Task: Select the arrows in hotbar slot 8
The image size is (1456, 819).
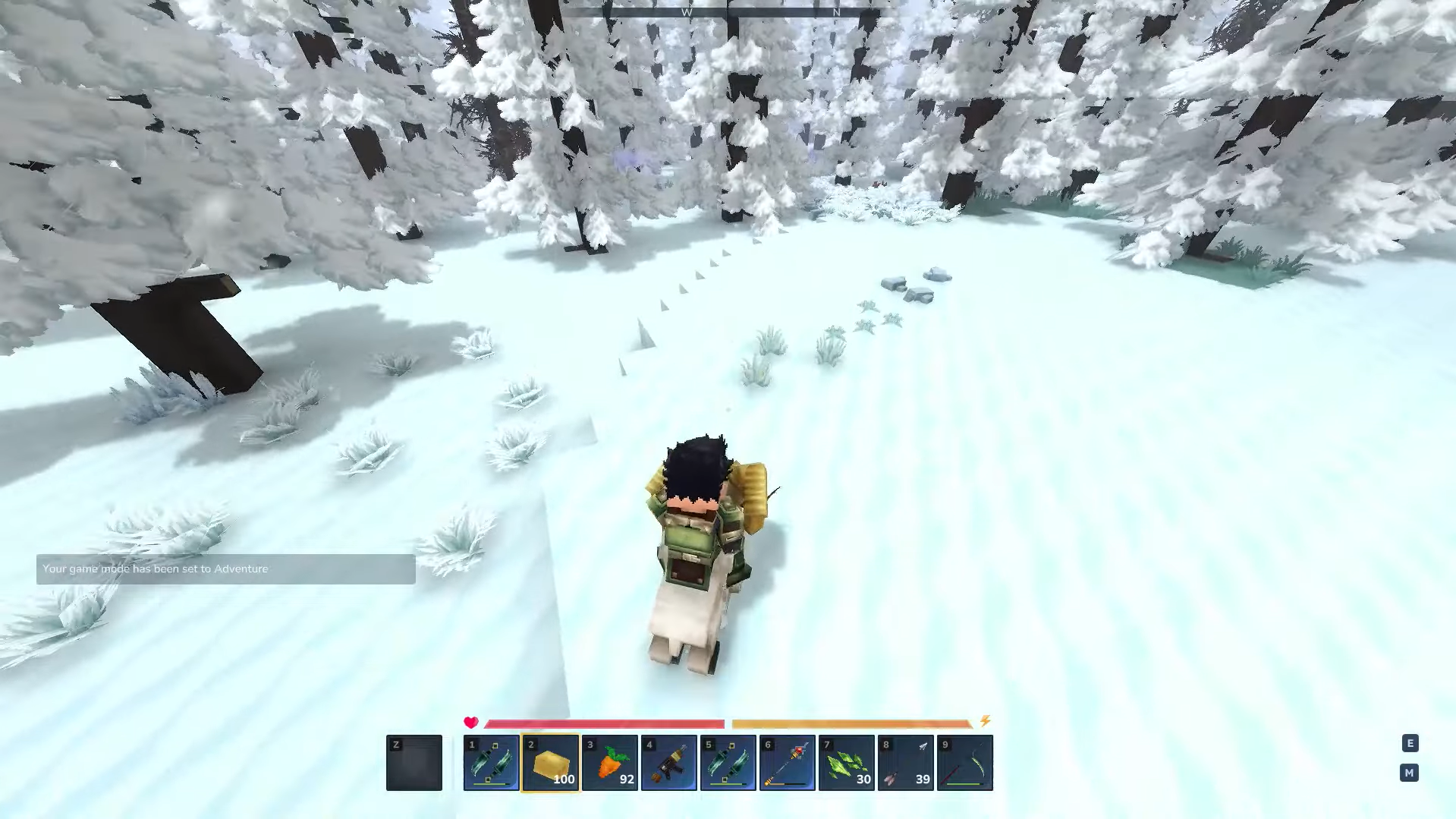Action: 905,762
